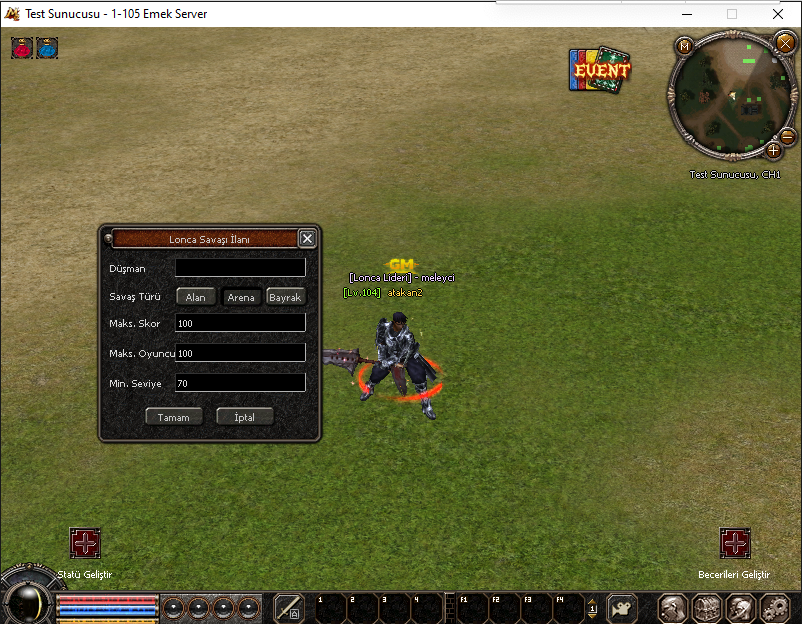Choose the Arena war type
This screenshot has width=802, height=624.
(x=241, y=297)
